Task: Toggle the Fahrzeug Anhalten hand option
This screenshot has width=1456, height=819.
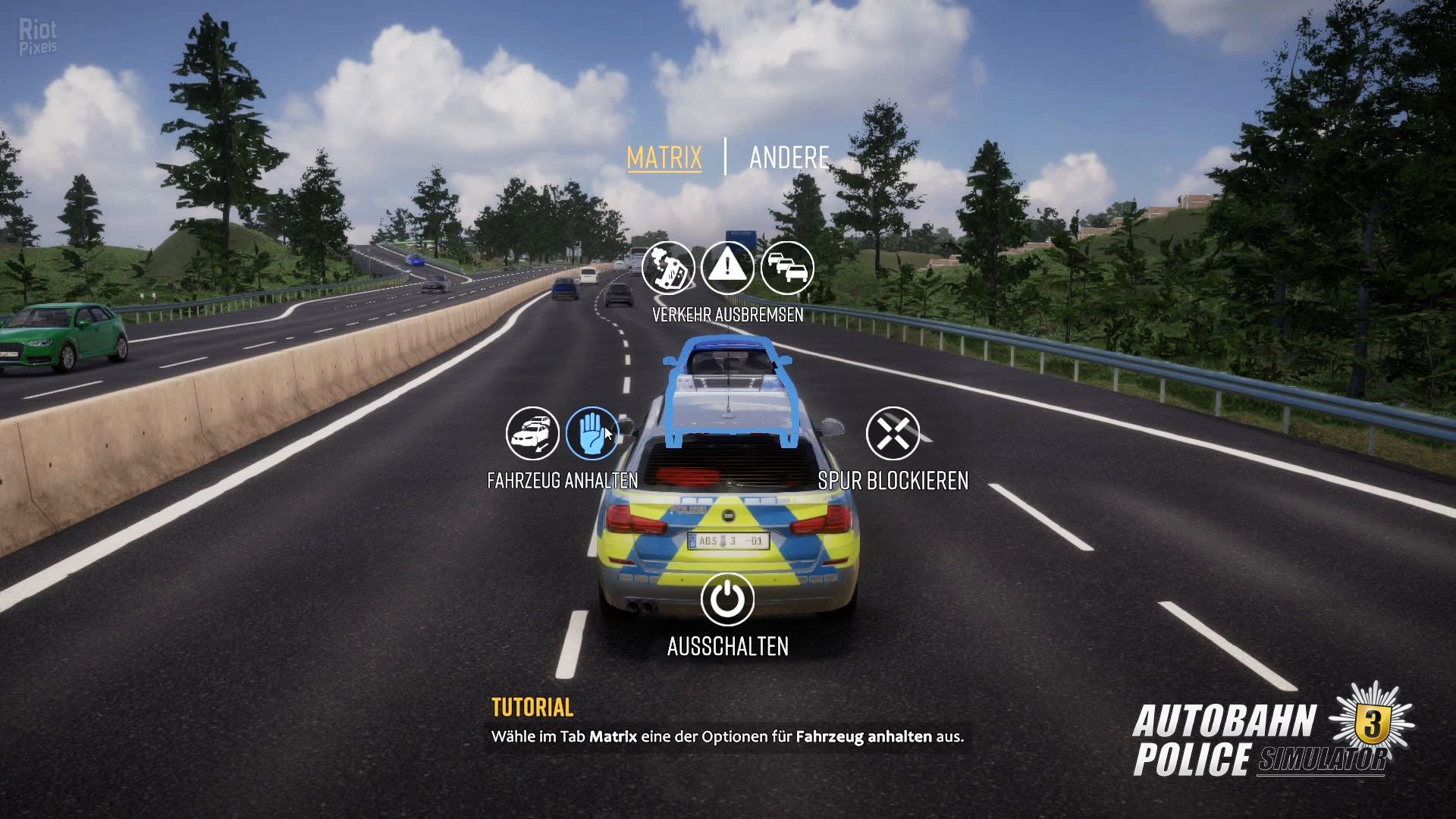Action: pyautogui.click(x=591, y=433)
